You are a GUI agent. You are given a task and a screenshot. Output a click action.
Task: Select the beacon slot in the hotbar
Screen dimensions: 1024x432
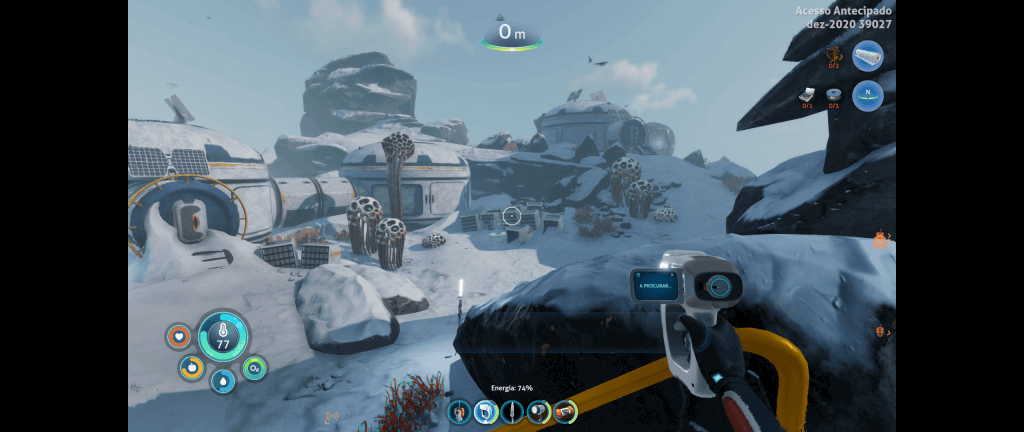tap(459, 411)
